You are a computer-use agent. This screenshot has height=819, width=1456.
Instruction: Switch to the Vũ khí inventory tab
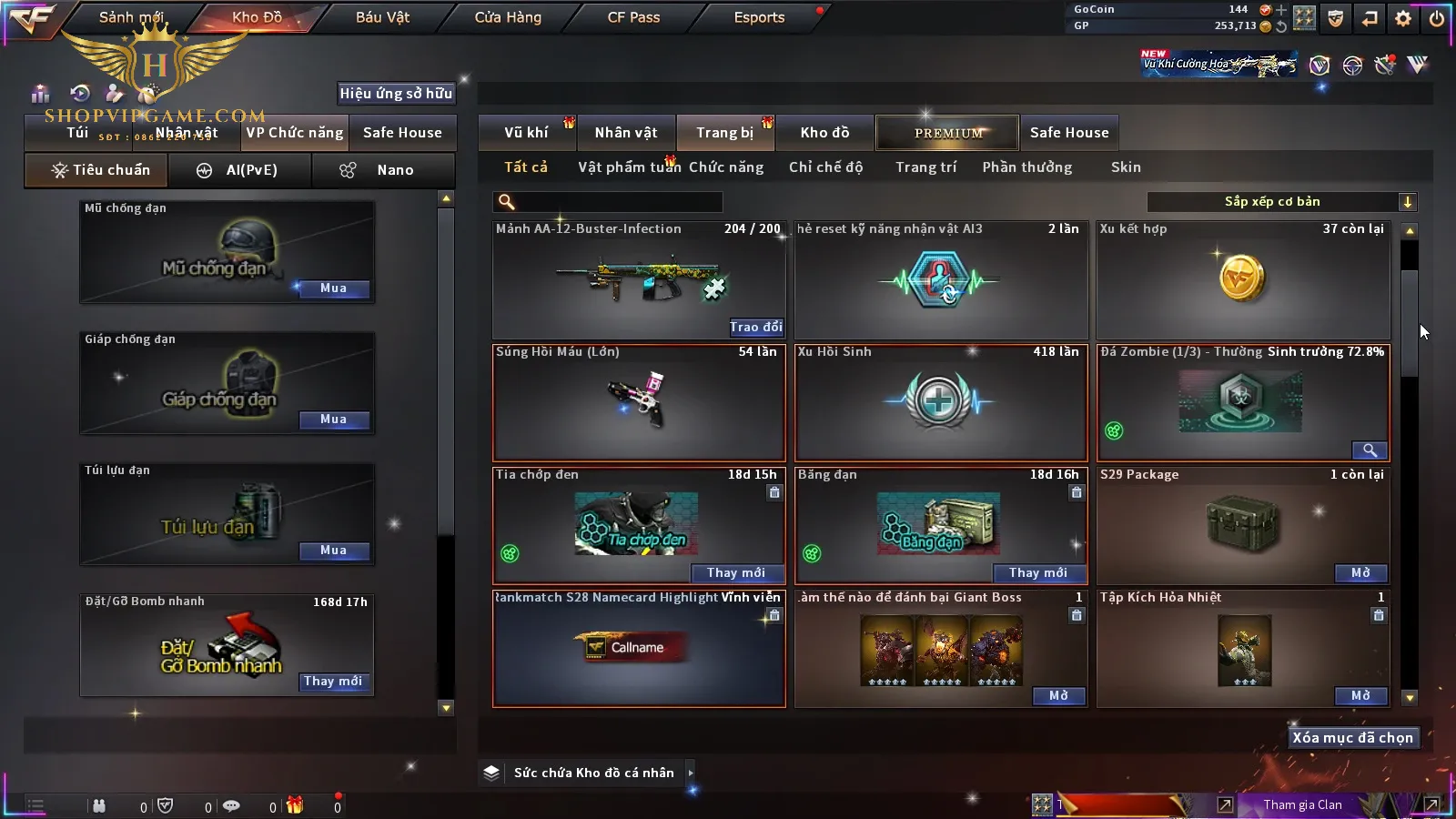click(526, 133)
